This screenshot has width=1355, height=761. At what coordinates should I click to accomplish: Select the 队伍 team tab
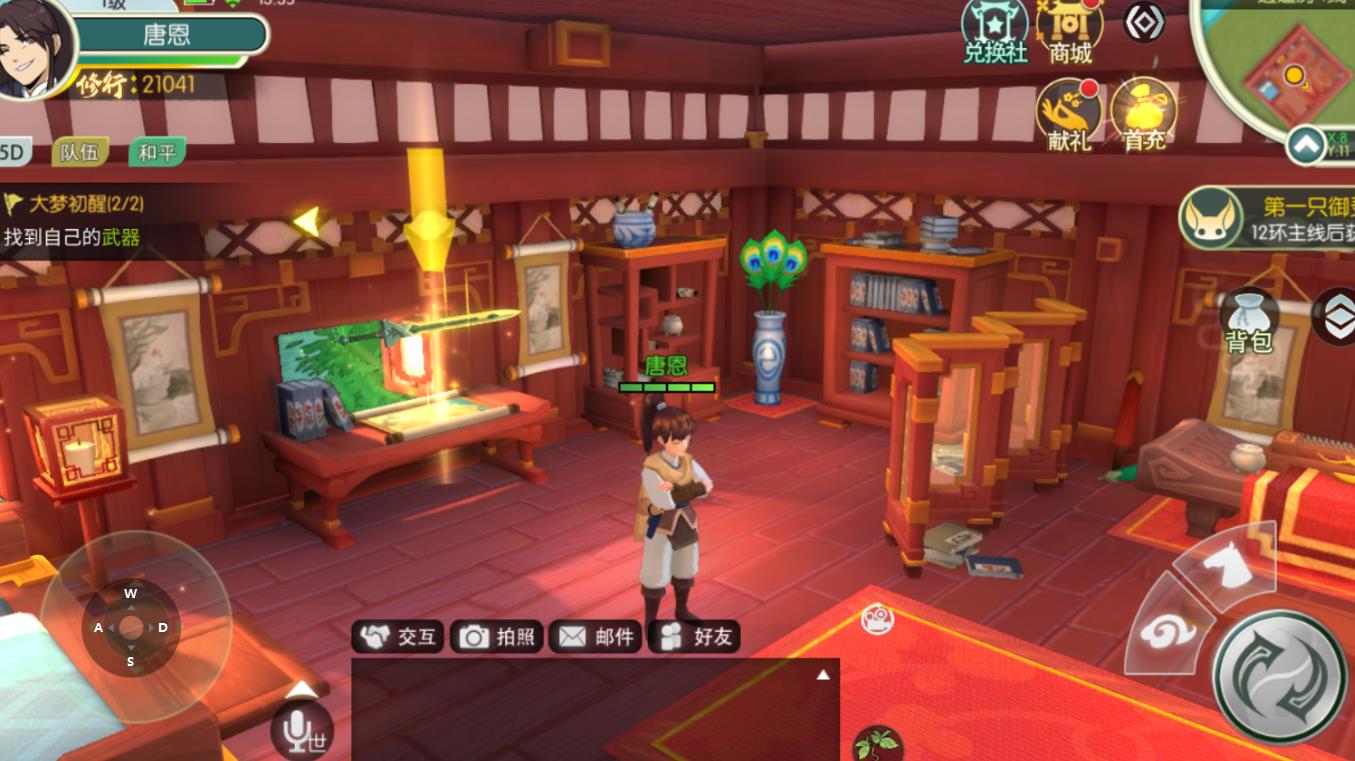(80, 152)
